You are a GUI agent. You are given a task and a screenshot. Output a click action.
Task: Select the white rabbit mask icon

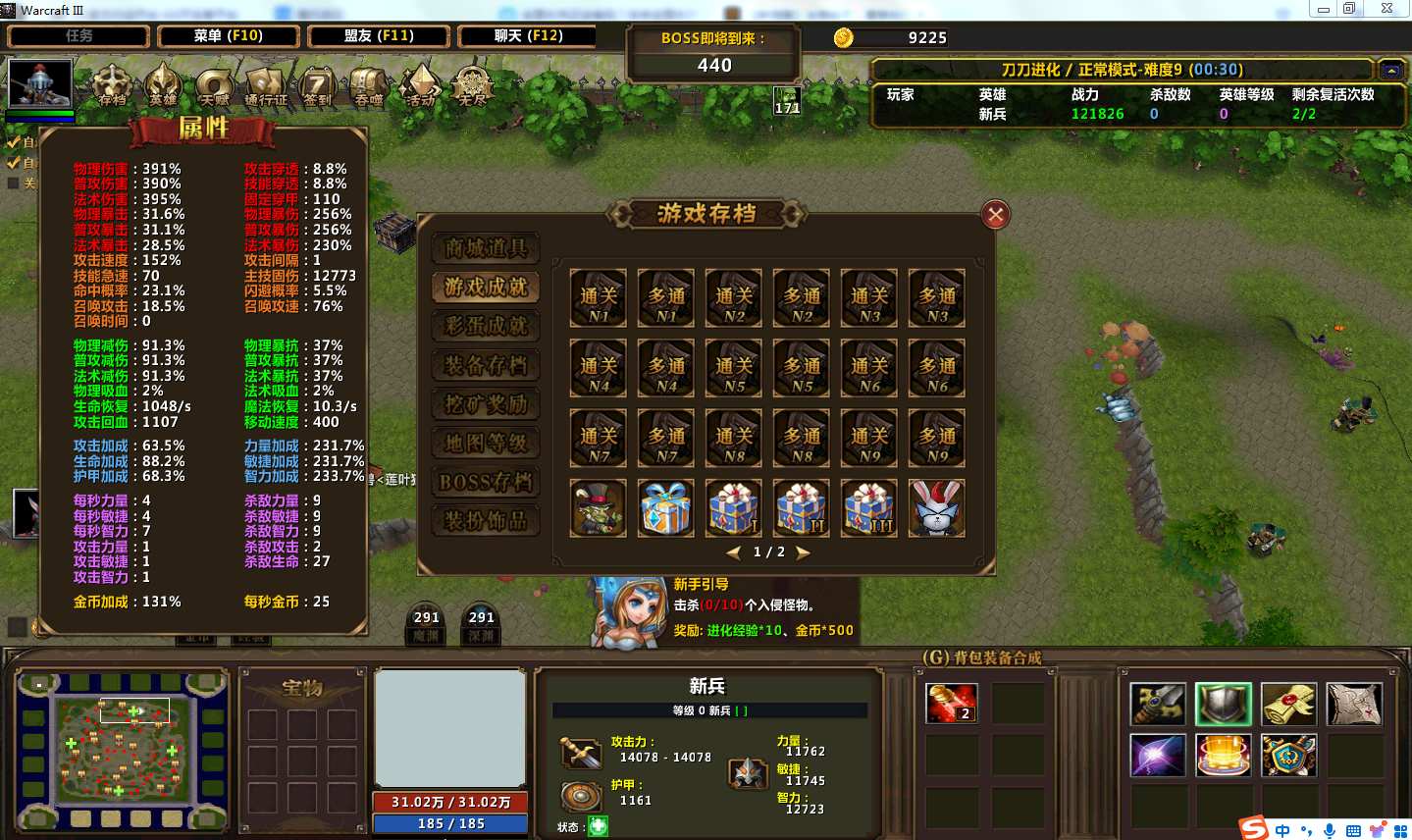(x=937, y=507)
